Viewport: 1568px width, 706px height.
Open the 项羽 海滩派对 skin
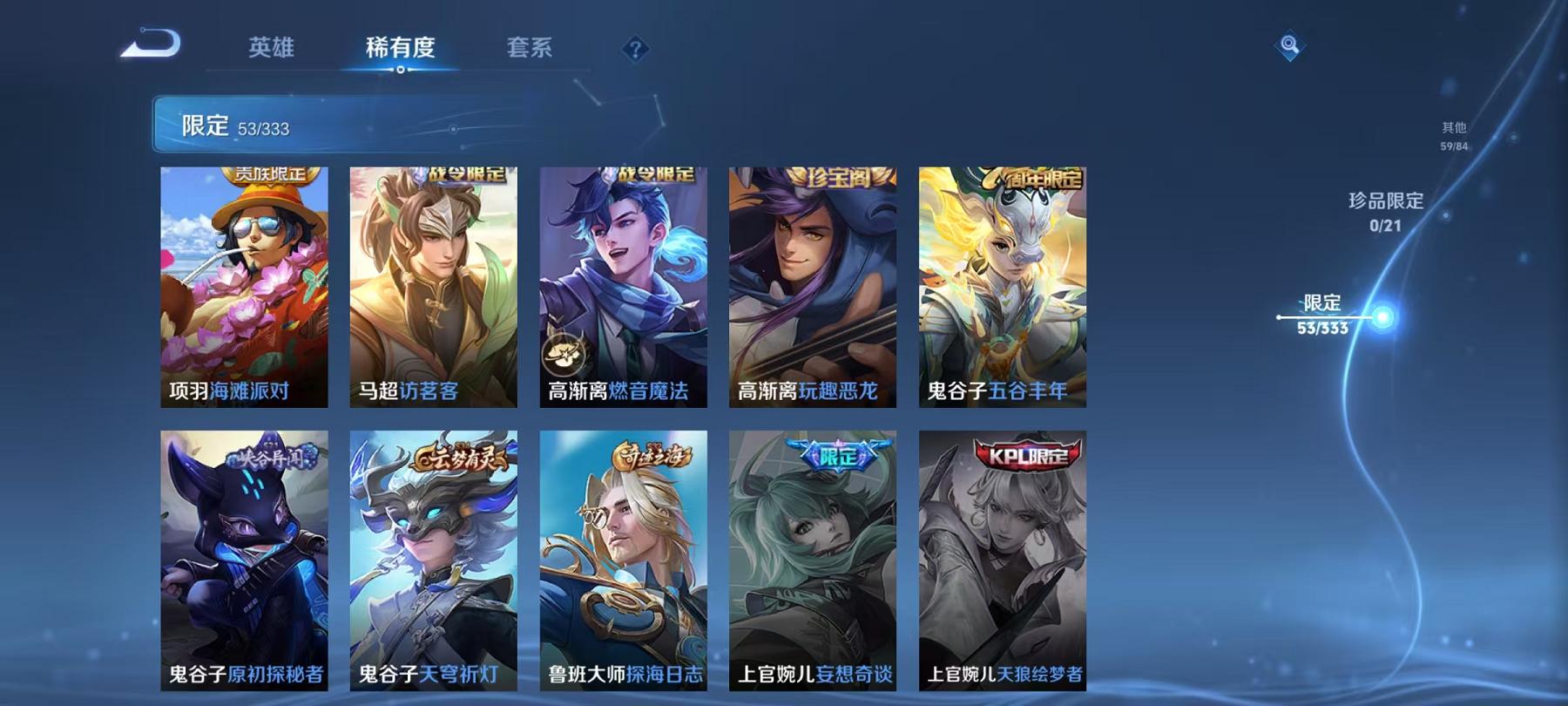(245, 288)
